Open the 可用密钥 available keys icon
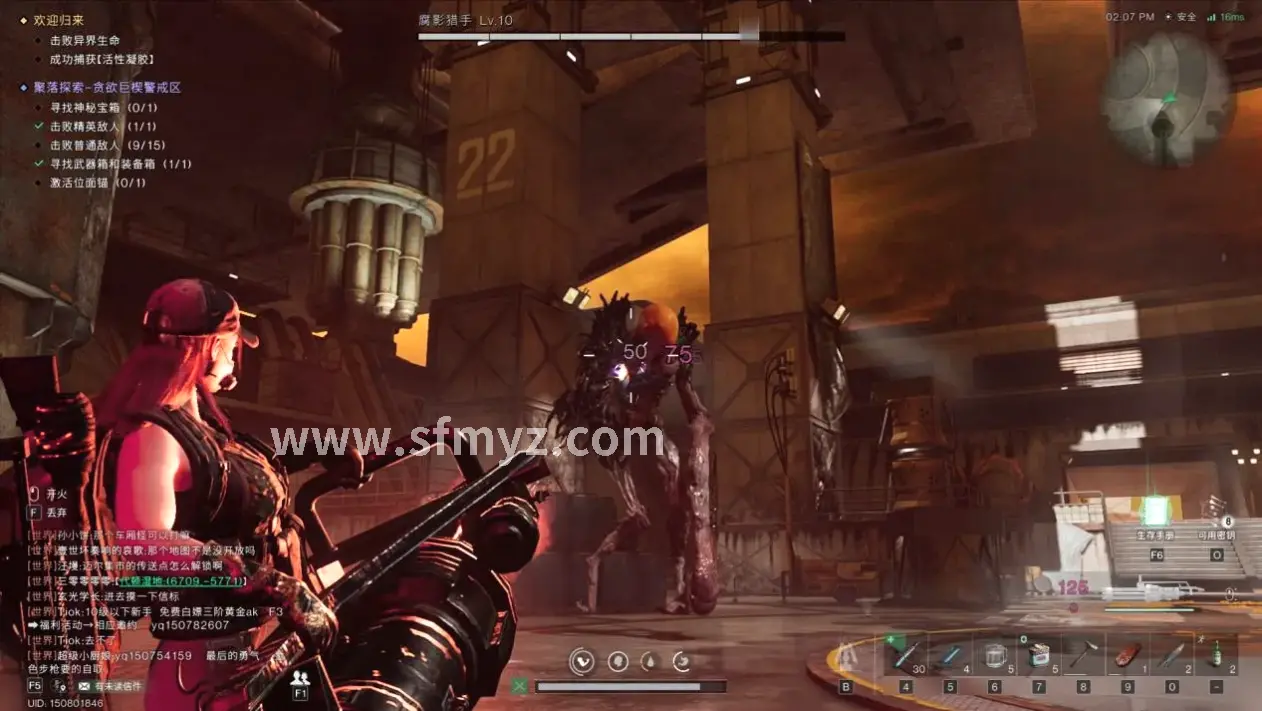The image size is (1262, 711). 1217,512
